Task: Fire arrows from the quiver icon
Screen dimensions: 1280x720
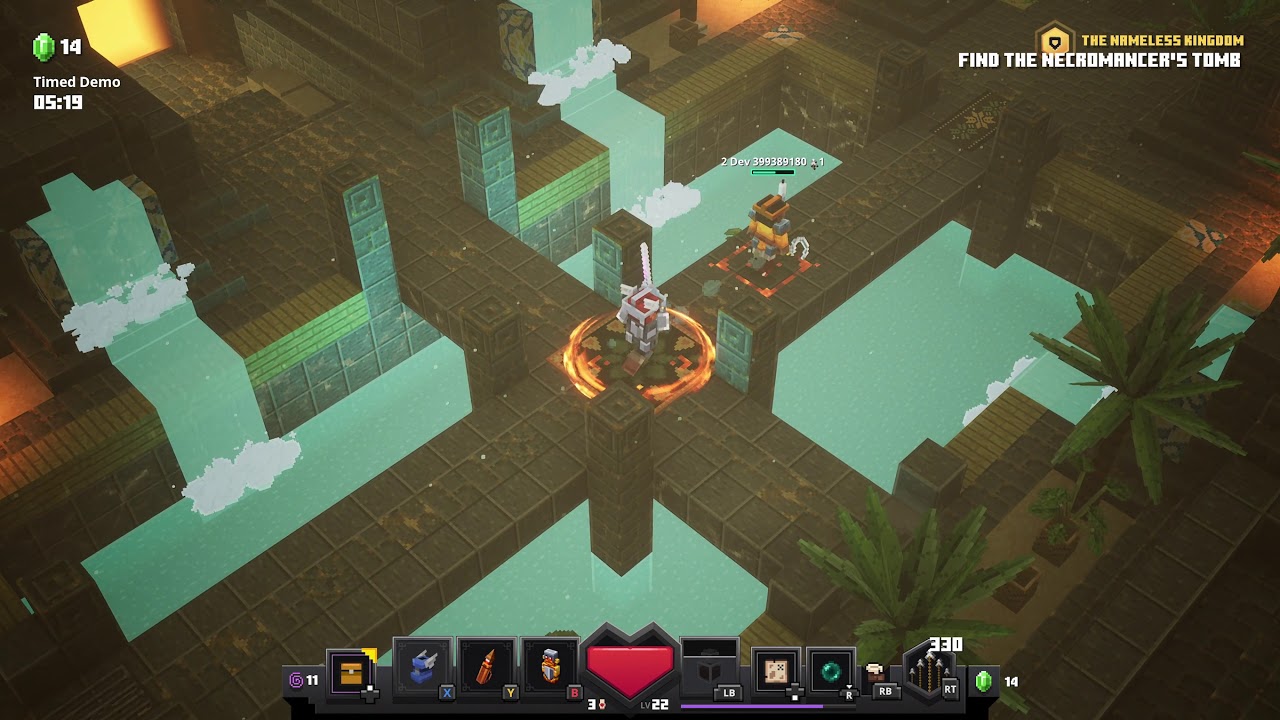Action: tap(930, 671)
